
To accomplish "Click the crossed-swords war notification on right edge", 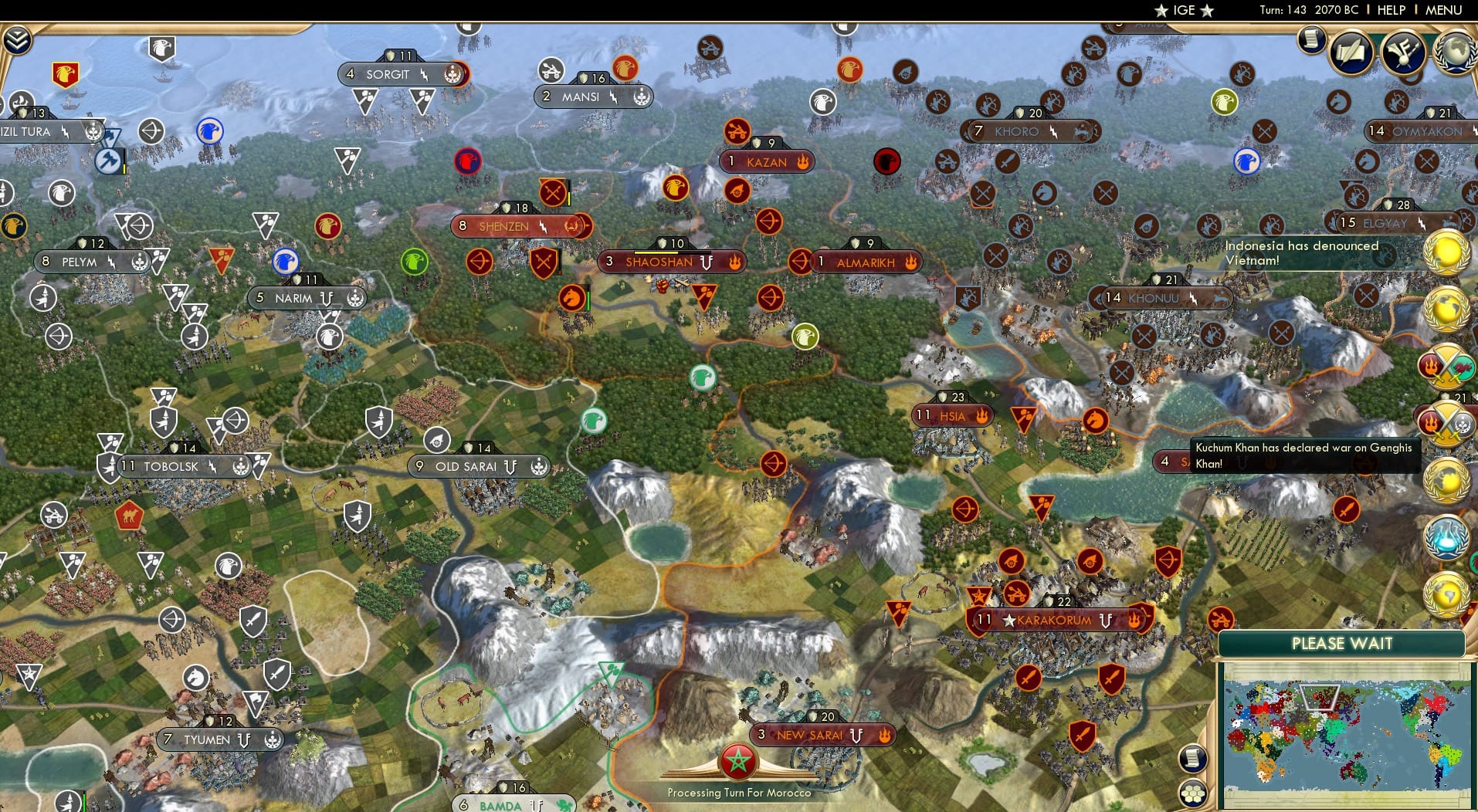I will (1444, 421).
